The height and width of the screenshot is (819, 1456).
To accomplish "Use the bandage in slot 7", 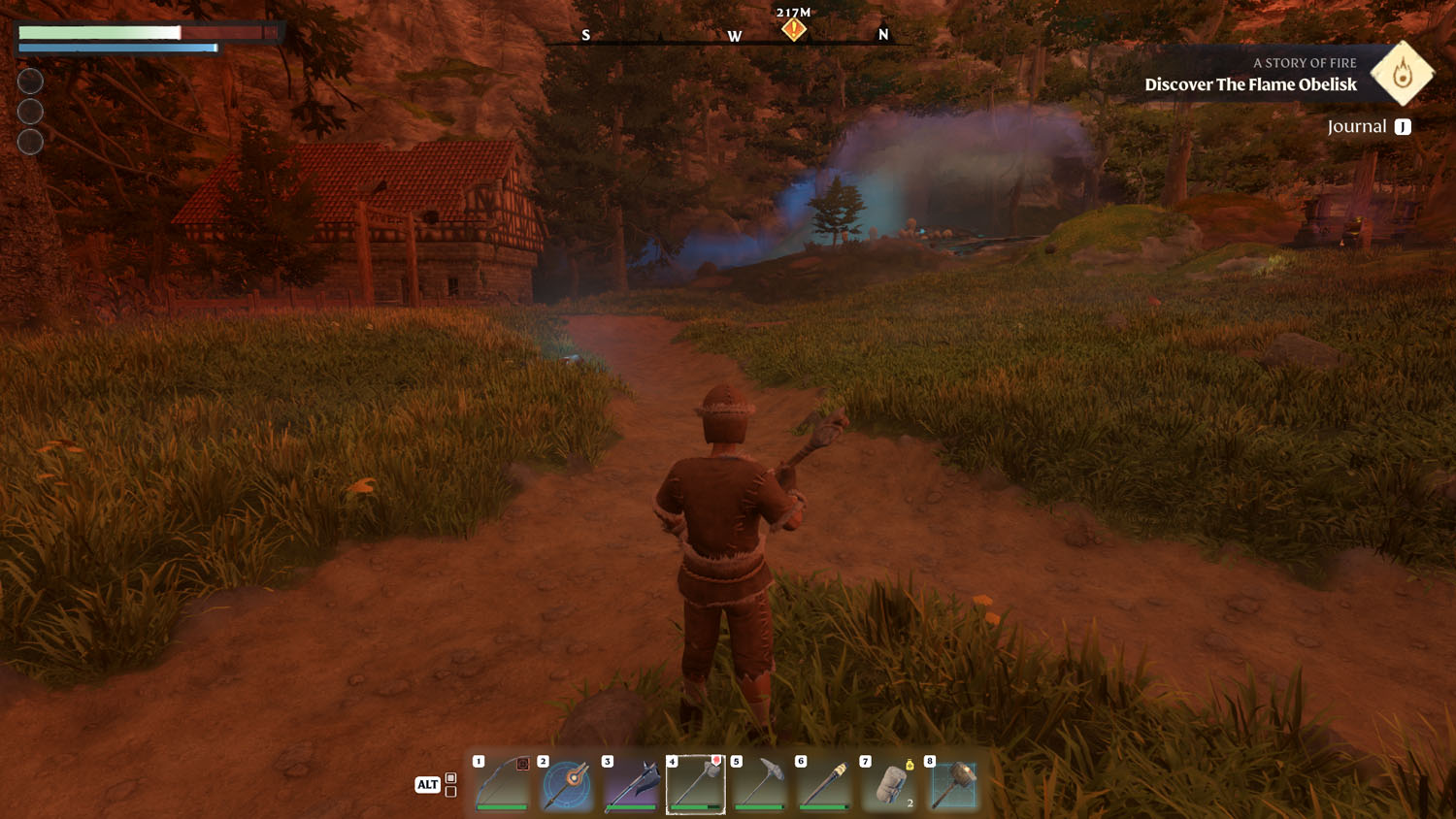I will point(889,784).
